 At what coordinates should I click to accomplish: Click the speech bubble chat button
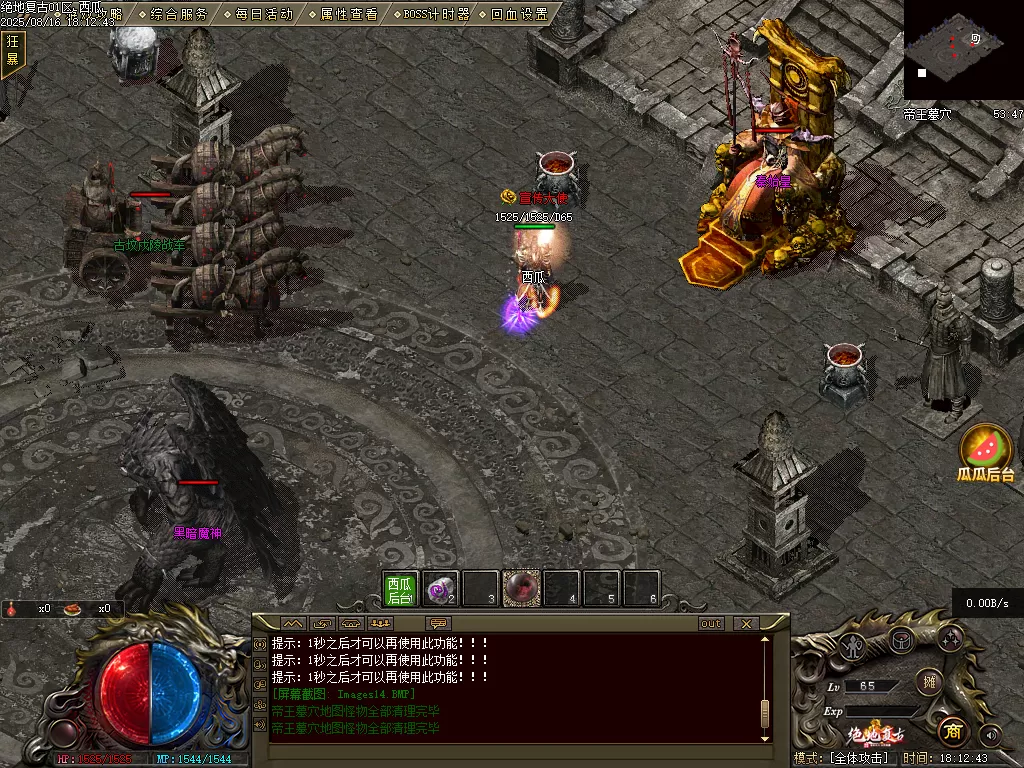pos(438,623)
